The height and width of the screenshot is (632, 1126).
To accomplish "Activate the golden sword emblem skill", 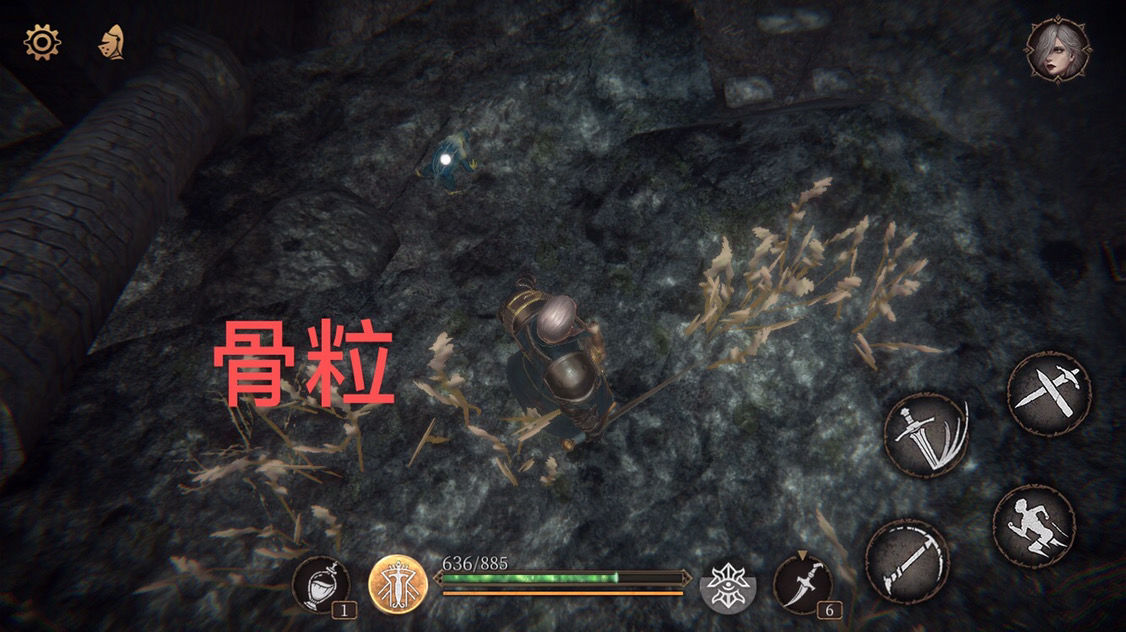I will [399, 584].
